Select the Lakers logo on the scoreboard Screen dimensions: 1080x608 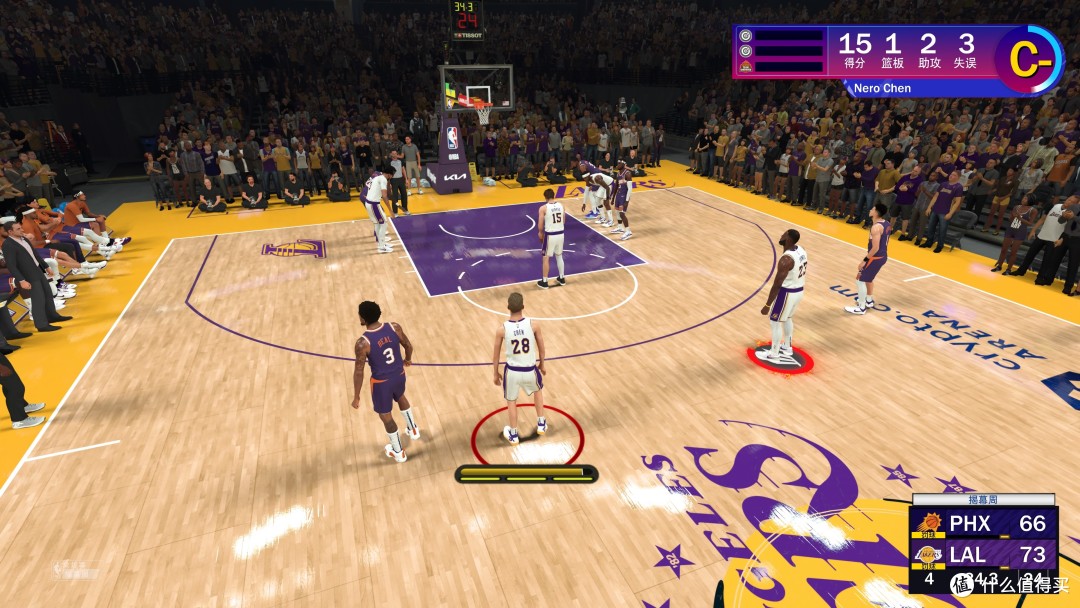pos(929,554)
